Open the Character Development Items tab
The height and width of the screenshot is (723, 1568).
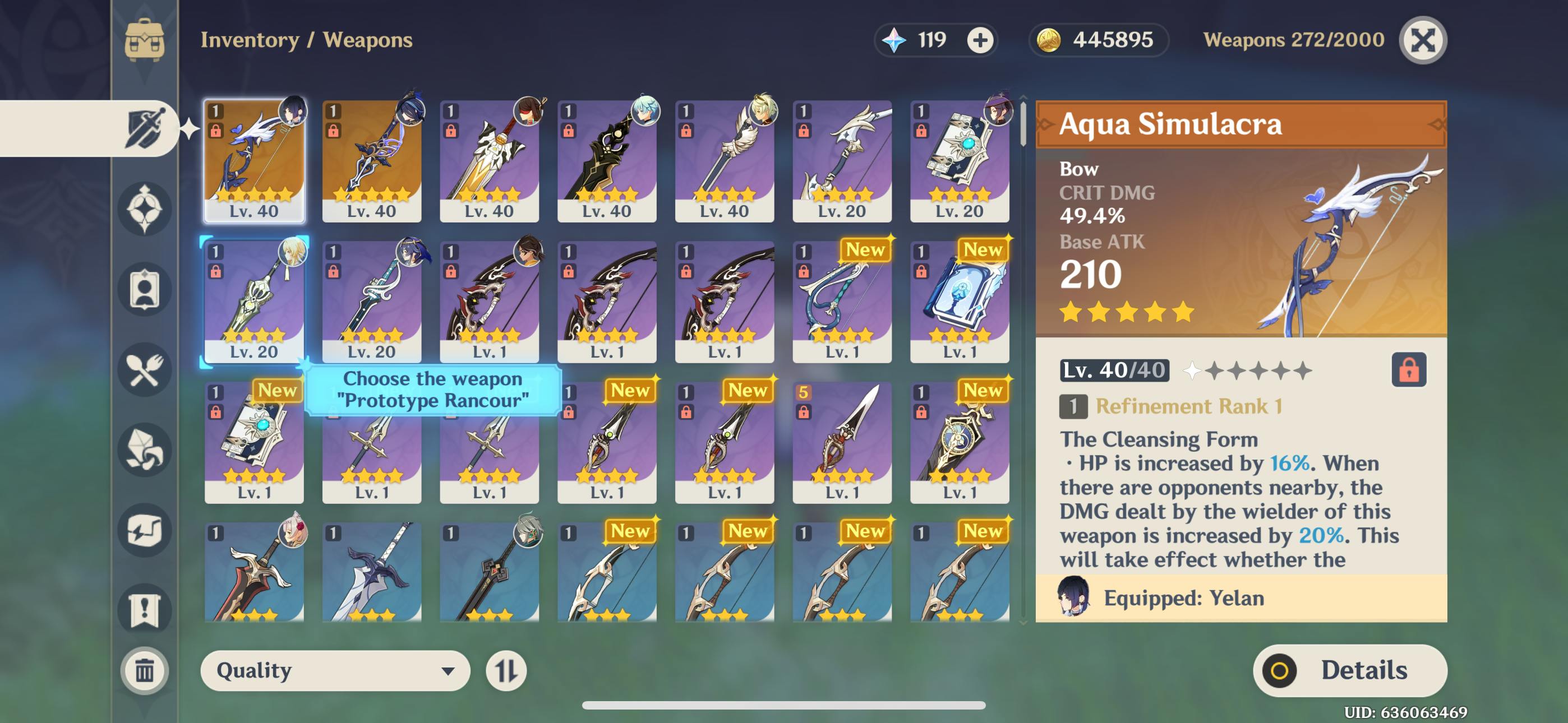144,289
